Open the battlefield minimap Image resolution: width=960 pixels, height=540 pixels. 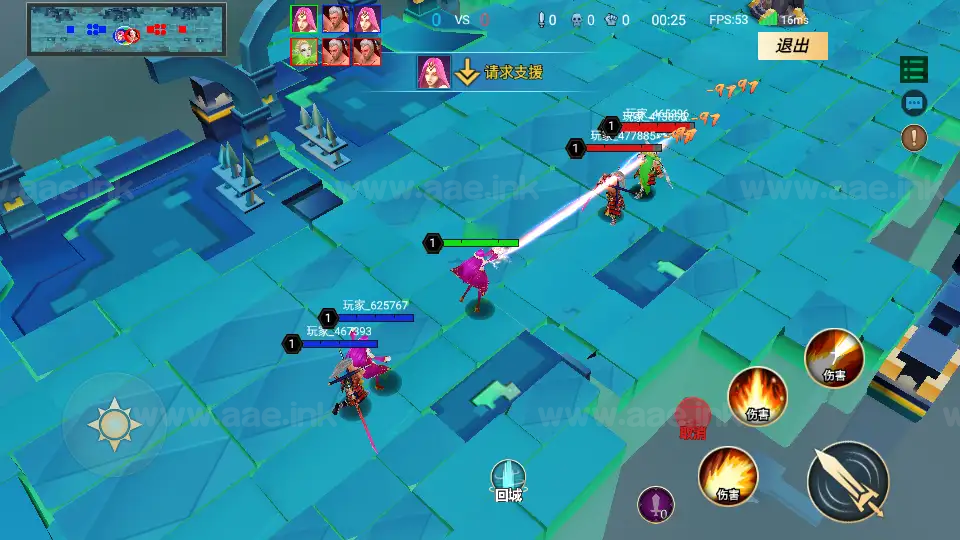point(126,29)
